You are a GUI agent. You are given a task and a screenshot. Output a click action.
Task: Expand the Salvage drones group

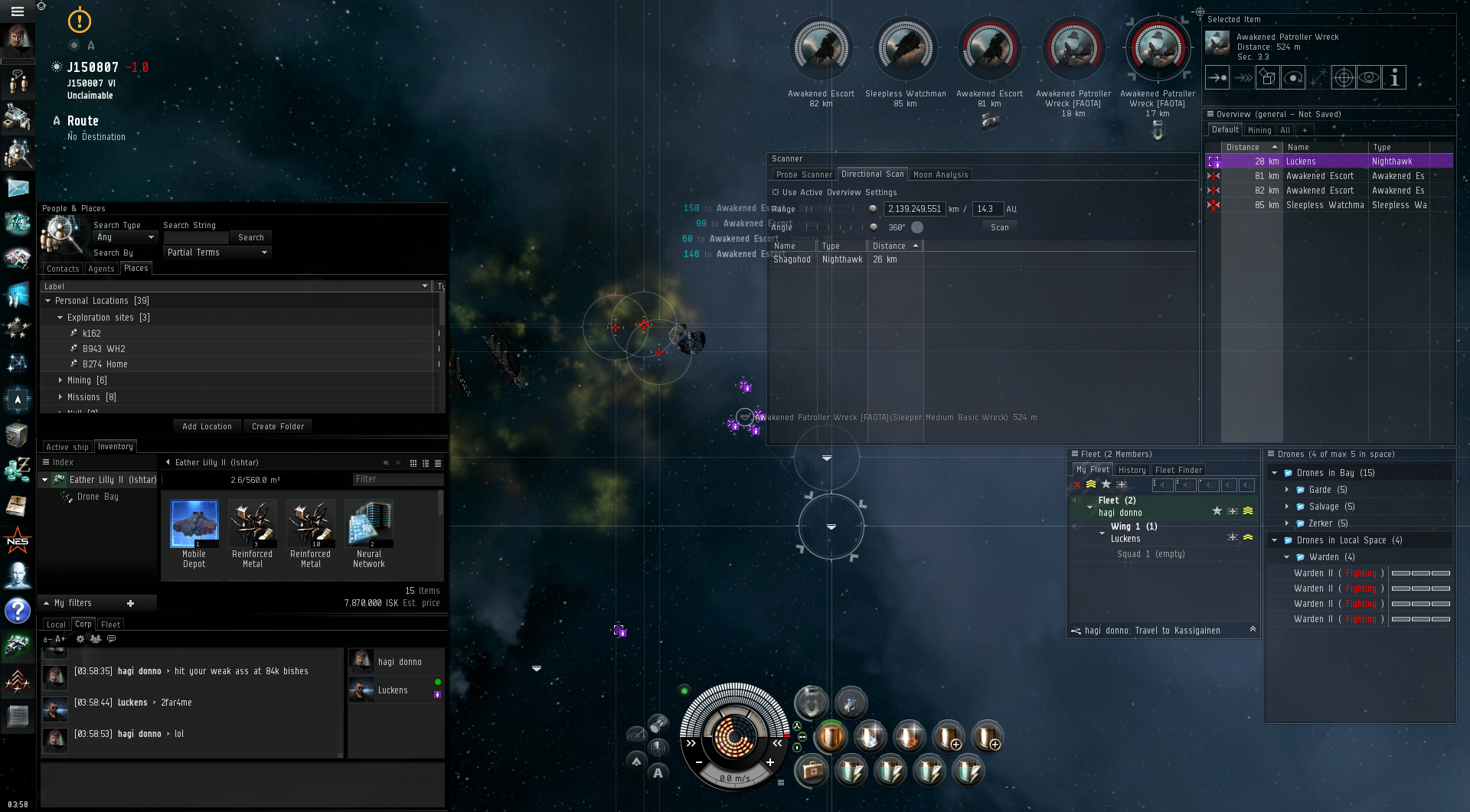coord(1287,507)
